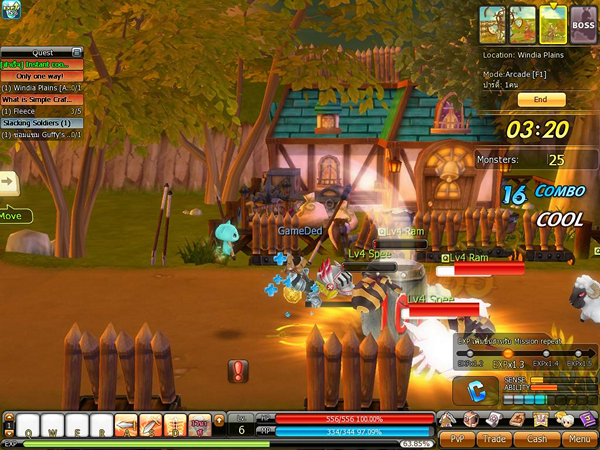Collapse the Quest tracker panel

click(77, 52)
